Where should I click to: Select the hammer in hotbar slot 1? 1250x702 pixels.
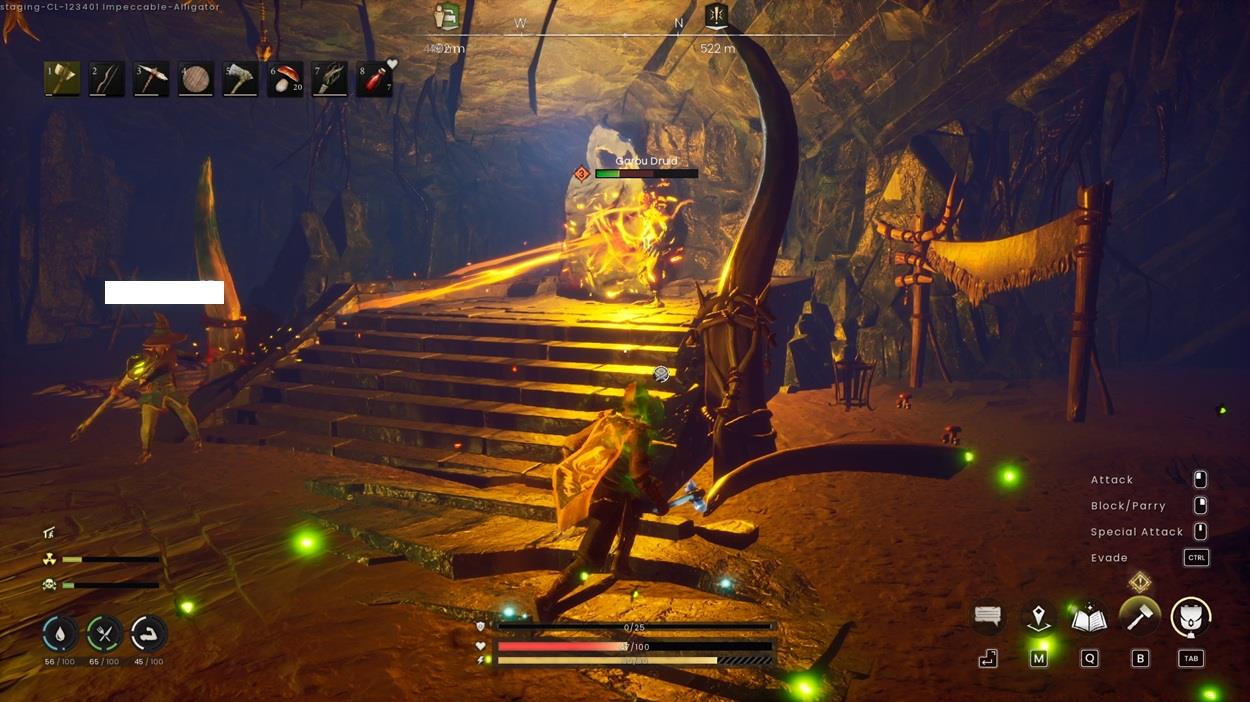(x=62, y=79)
